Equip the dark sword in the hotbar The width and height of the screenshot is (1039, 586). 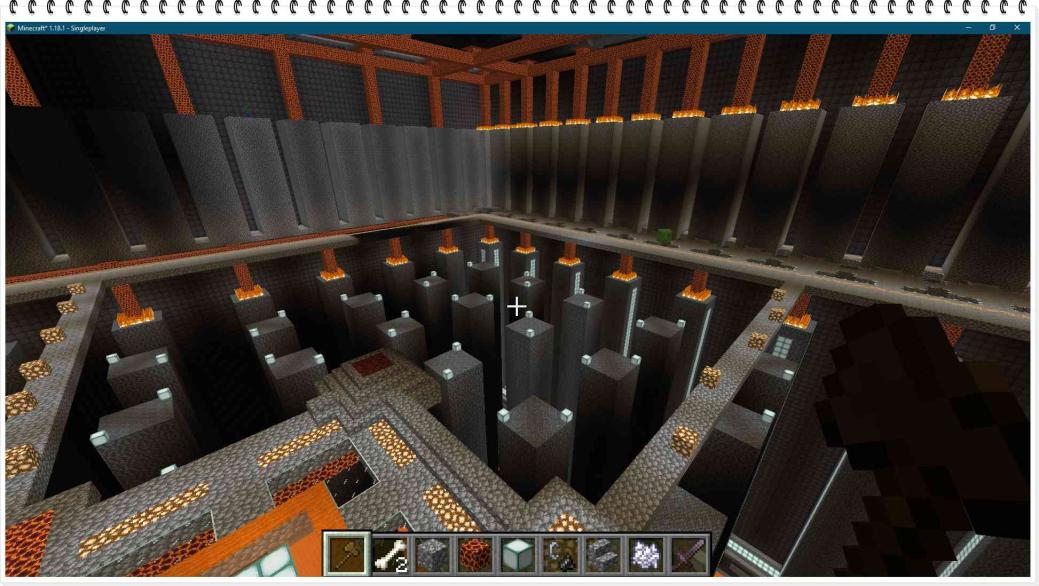(x=687, y=554)
